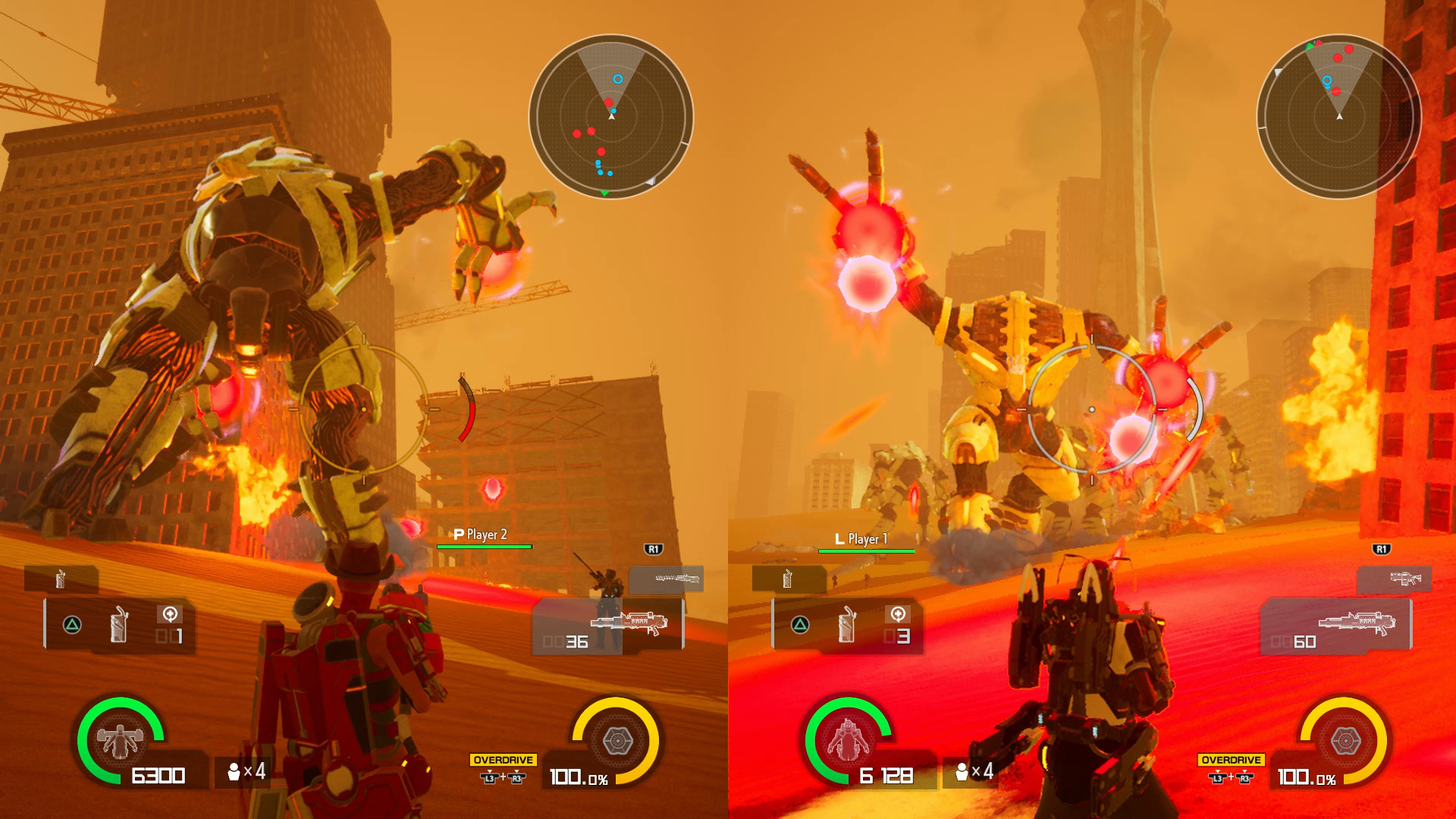Open the radar in the view showing Player 2's tag
This screenshot has width=1456, height=819.
coord(610,116)
